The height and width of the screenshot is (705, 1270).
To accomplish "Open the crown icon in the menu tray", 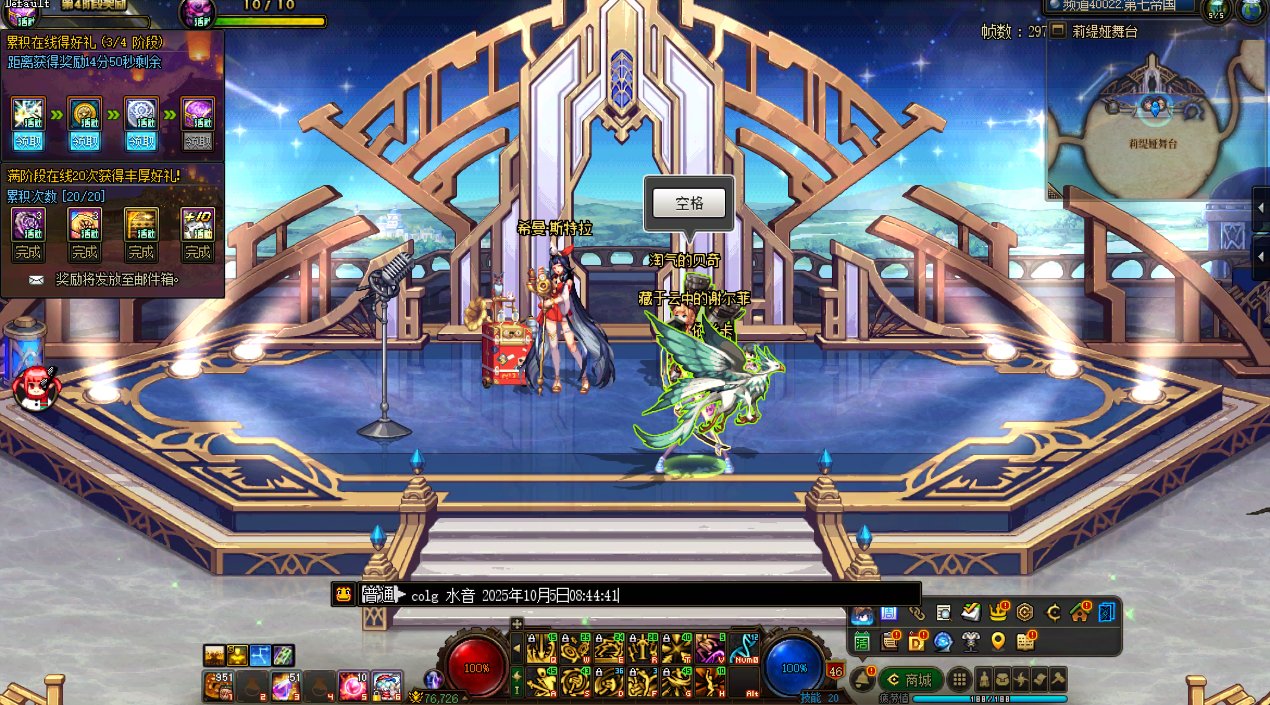I will [997, 612].
